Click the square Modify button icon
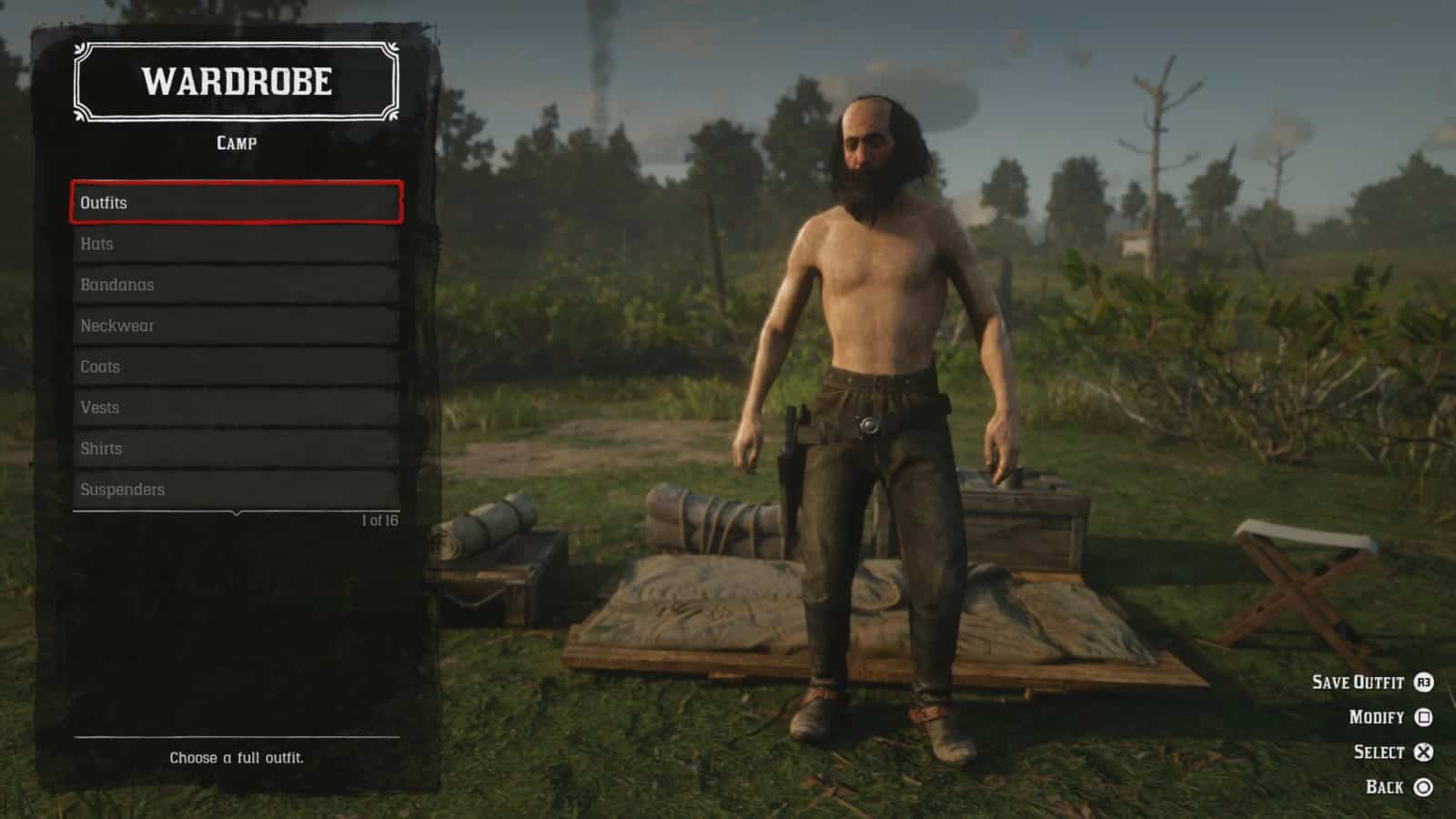 1423,717
